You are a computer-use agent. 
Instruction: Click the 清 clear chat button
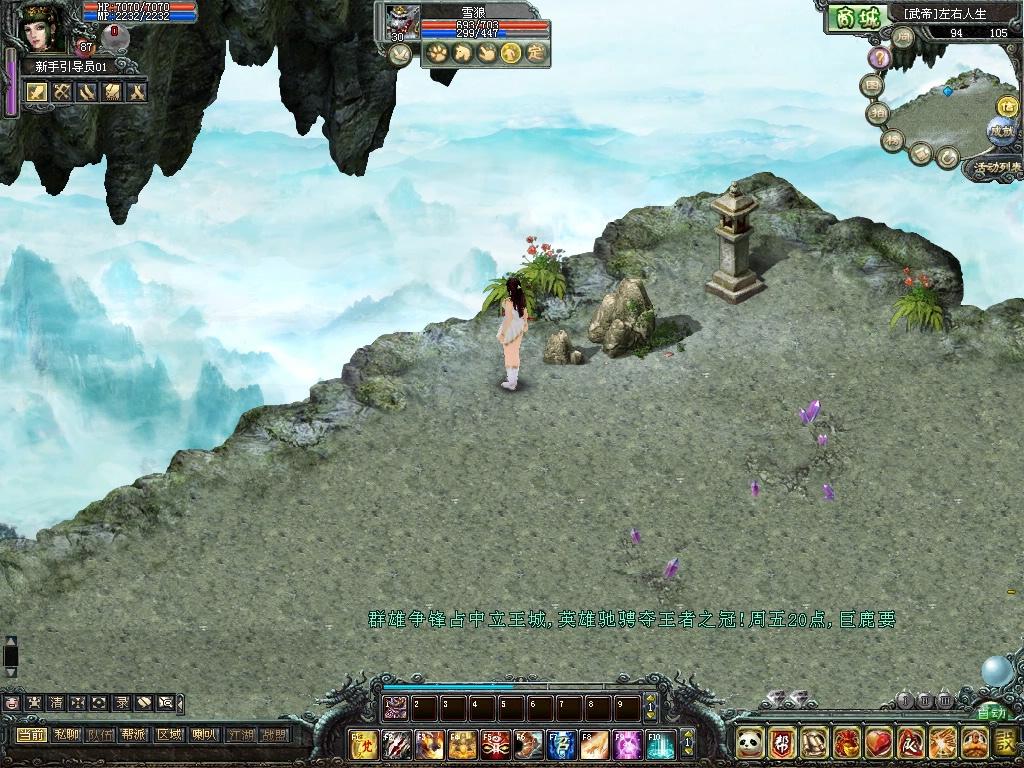[56, 702]
